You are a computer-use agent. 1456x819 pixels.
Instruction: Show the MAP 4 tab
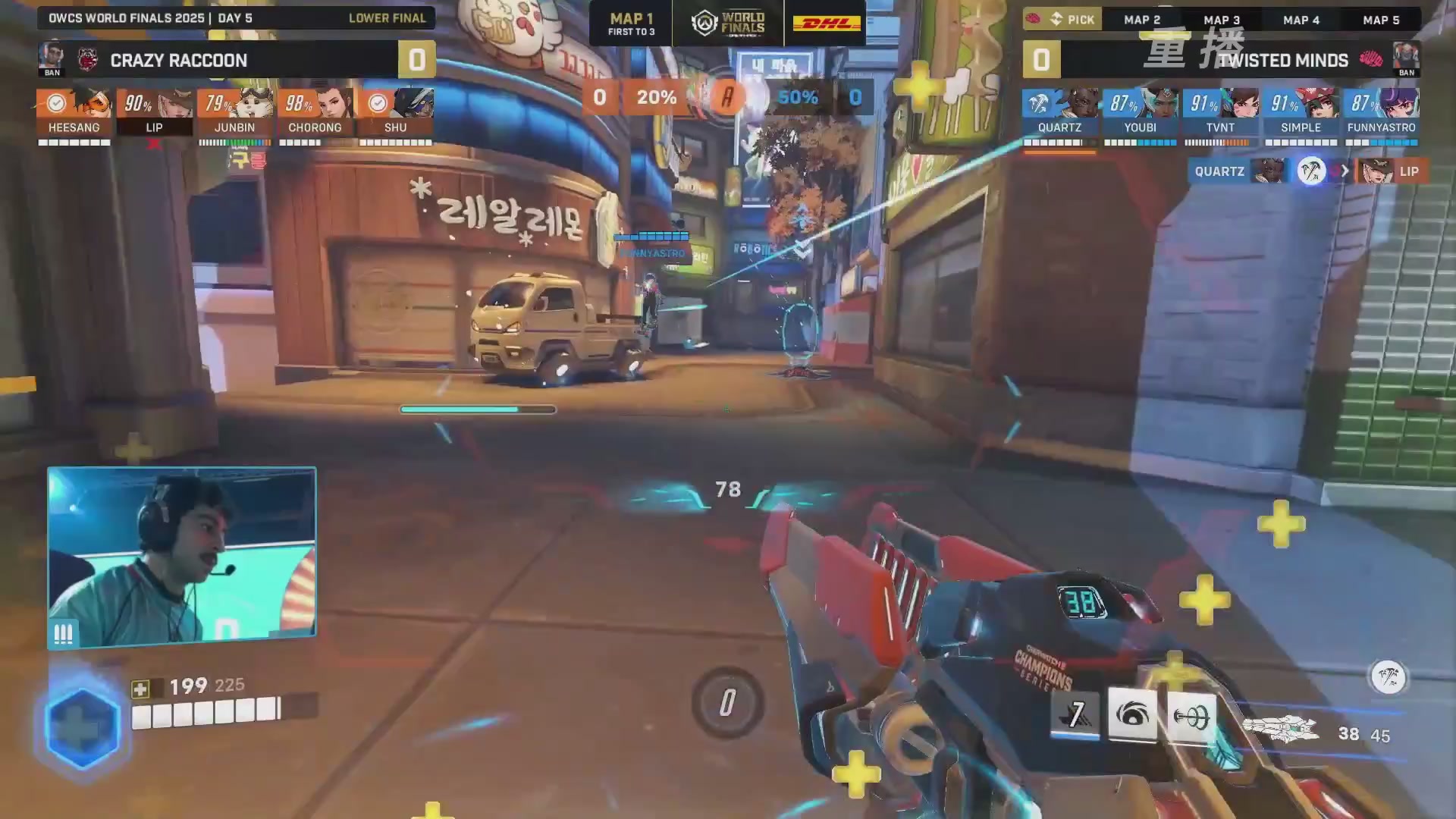click(1301, 20)
